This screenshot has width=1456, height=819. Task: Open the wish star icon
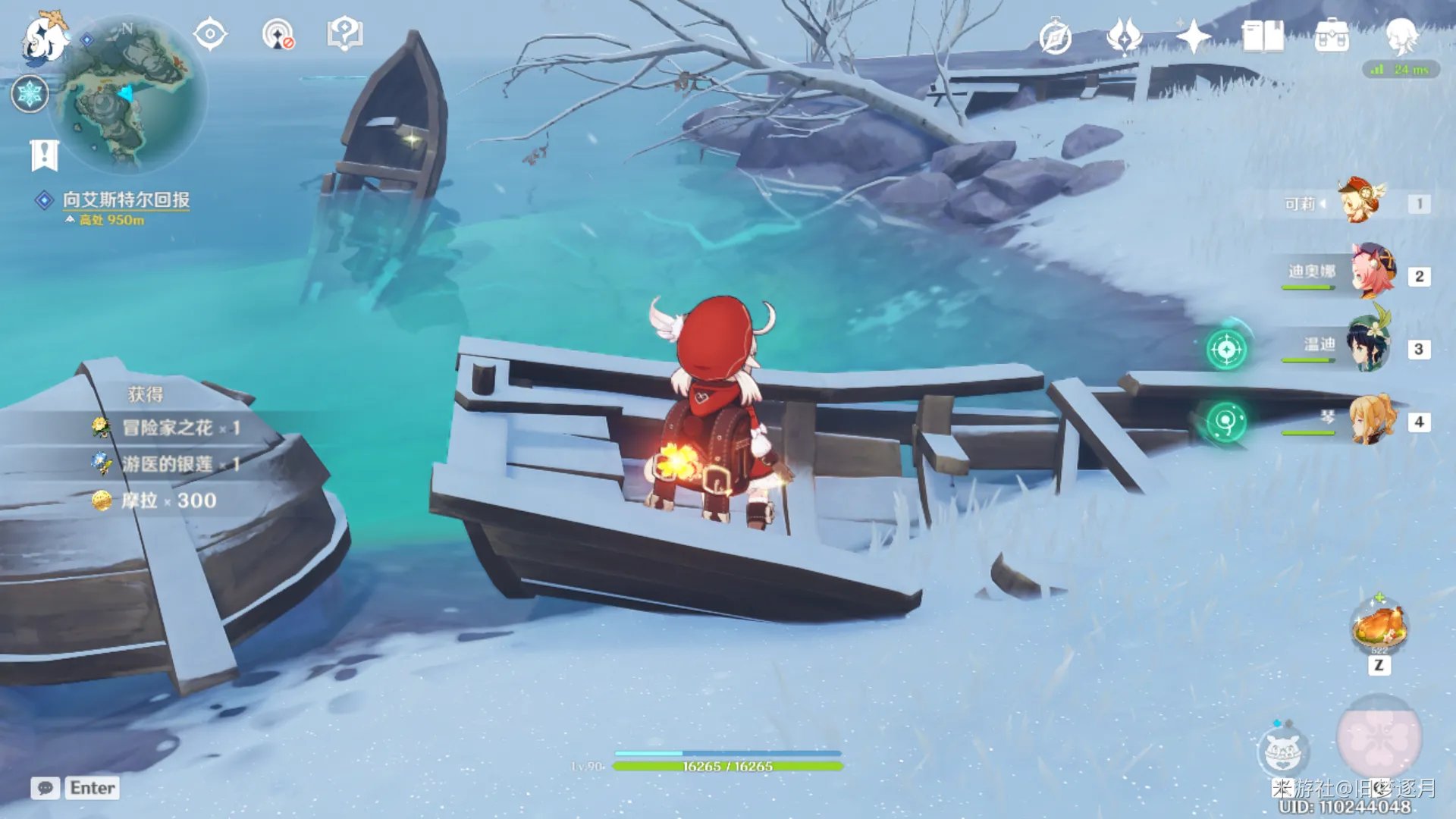(x=1192, y=36)
